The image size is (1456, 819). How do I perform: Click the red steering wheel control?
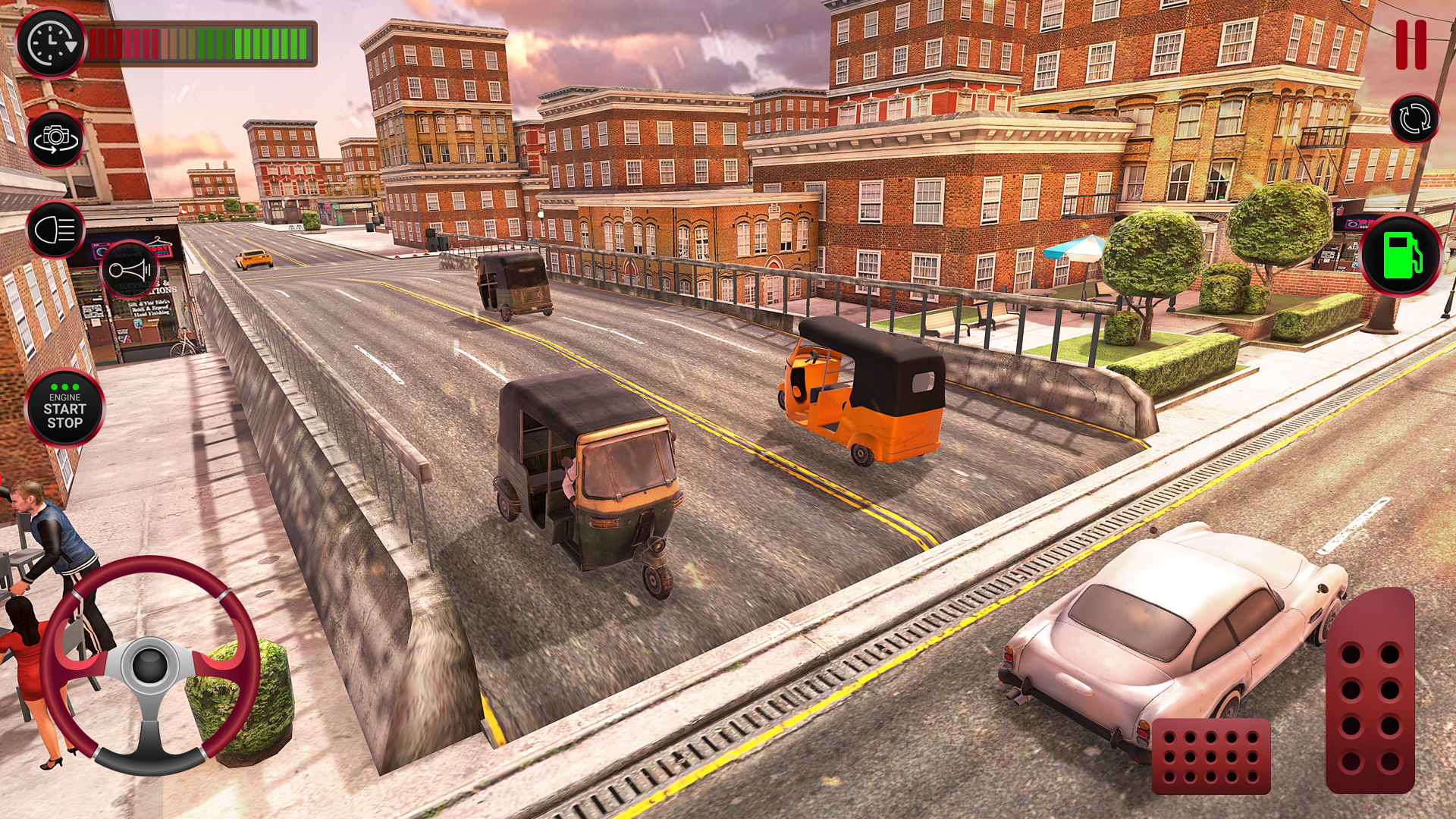[x=149, y=666]
